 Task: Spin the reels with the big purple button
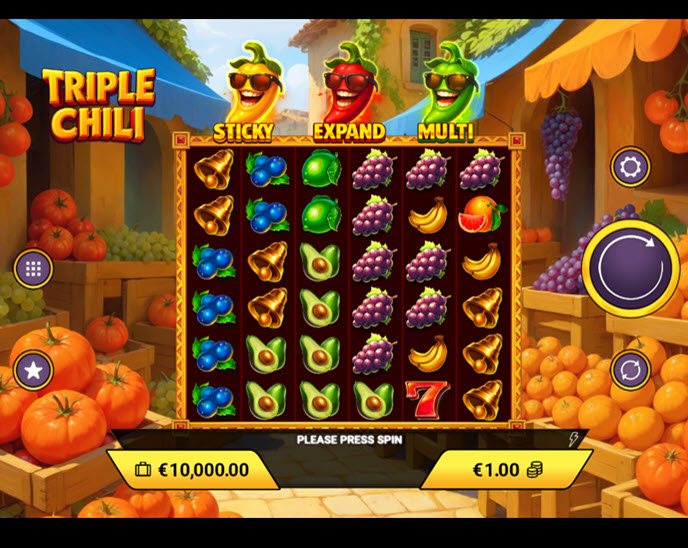(631, 267)
